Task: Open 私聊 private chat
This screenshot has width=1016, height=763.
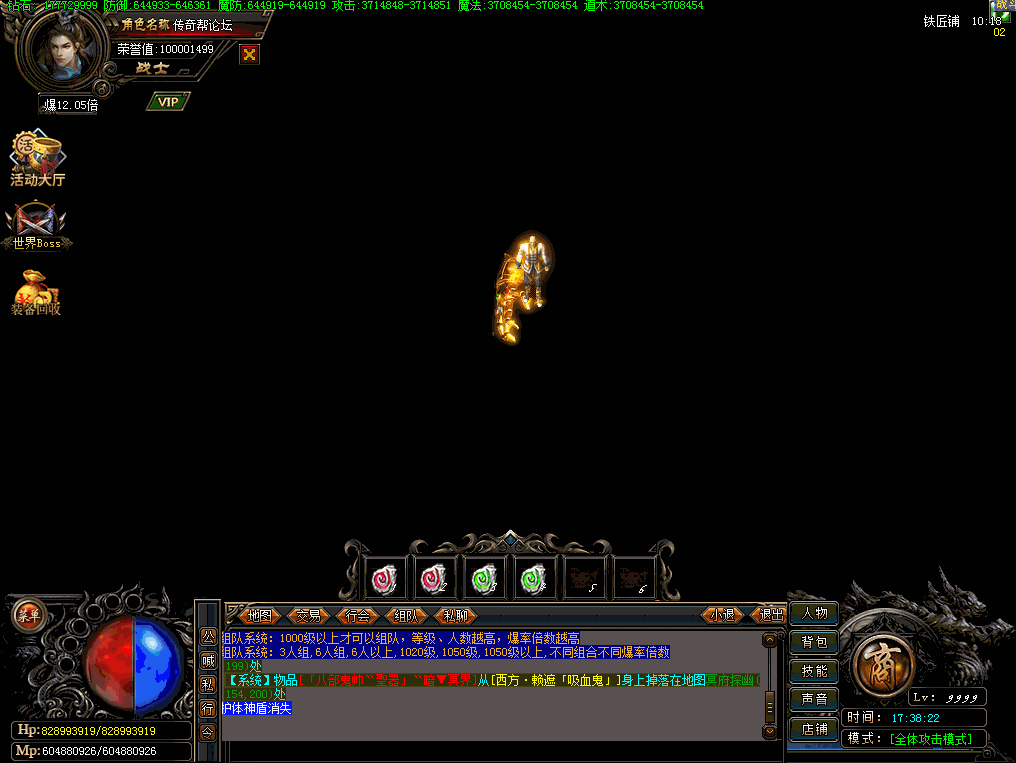Action: (456, 615)
